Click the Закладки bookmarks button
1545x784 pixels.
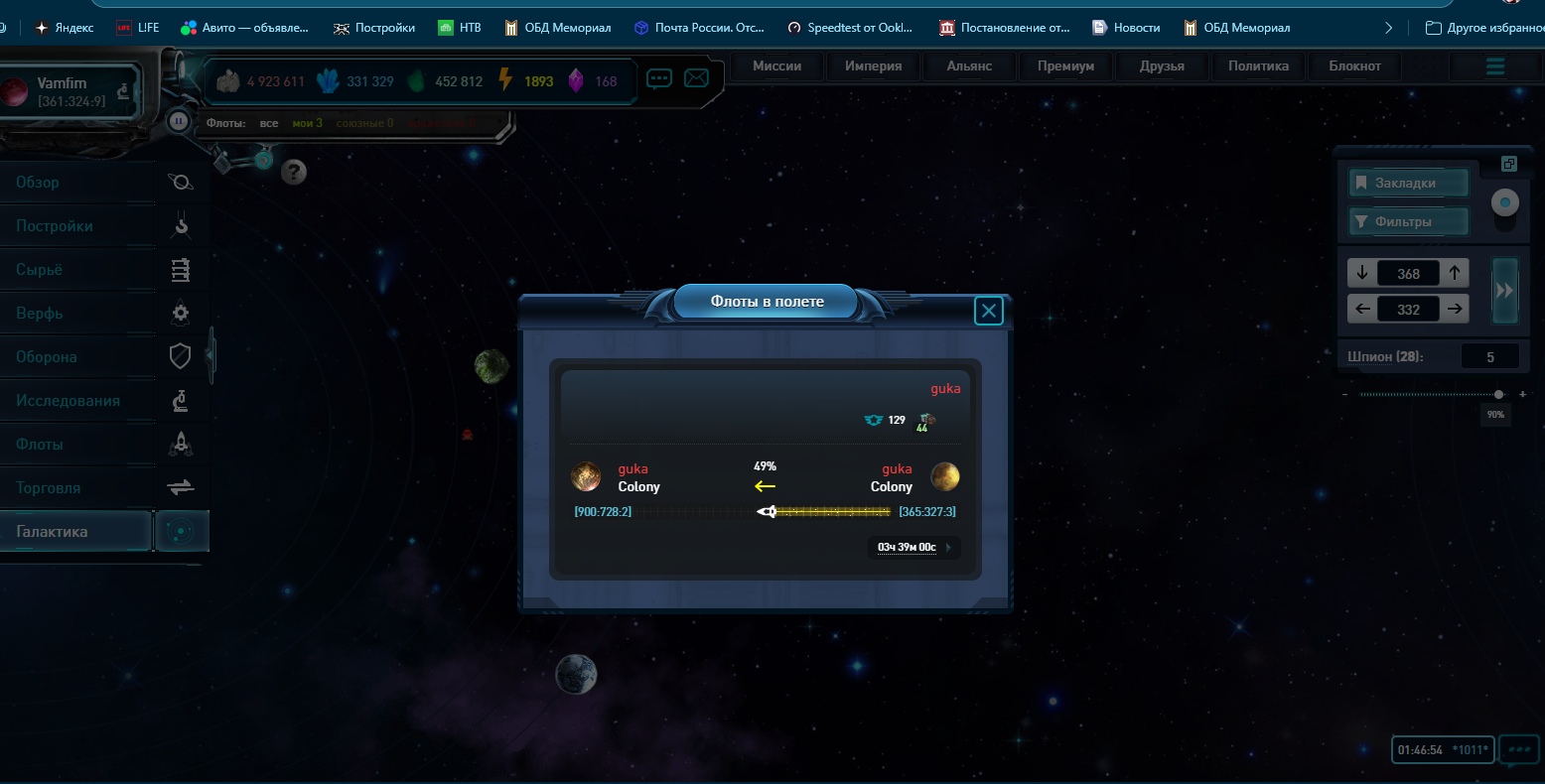pyautogui.click(x=1407, y=184)
